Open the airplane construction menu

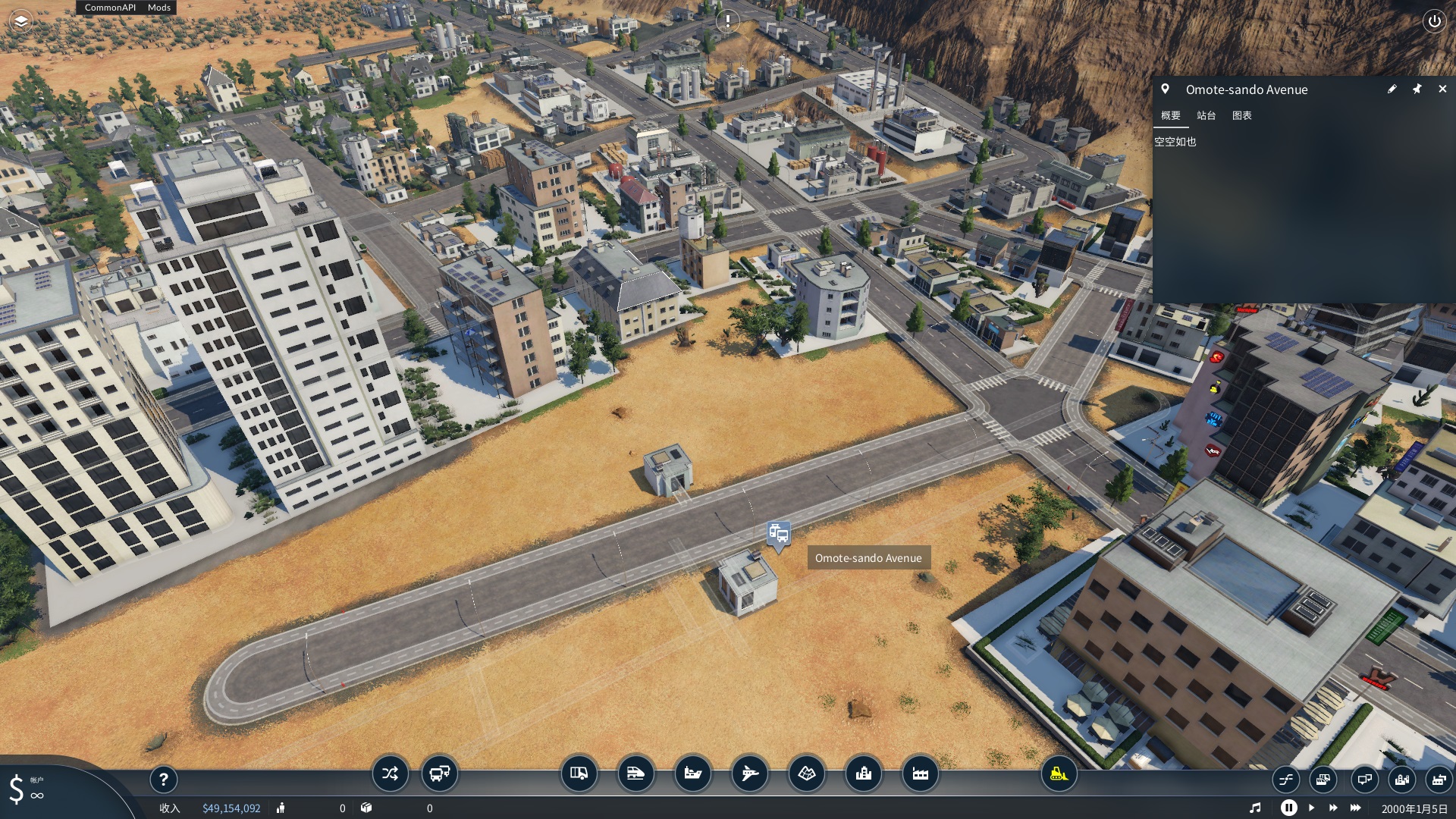tap(749, 773)
